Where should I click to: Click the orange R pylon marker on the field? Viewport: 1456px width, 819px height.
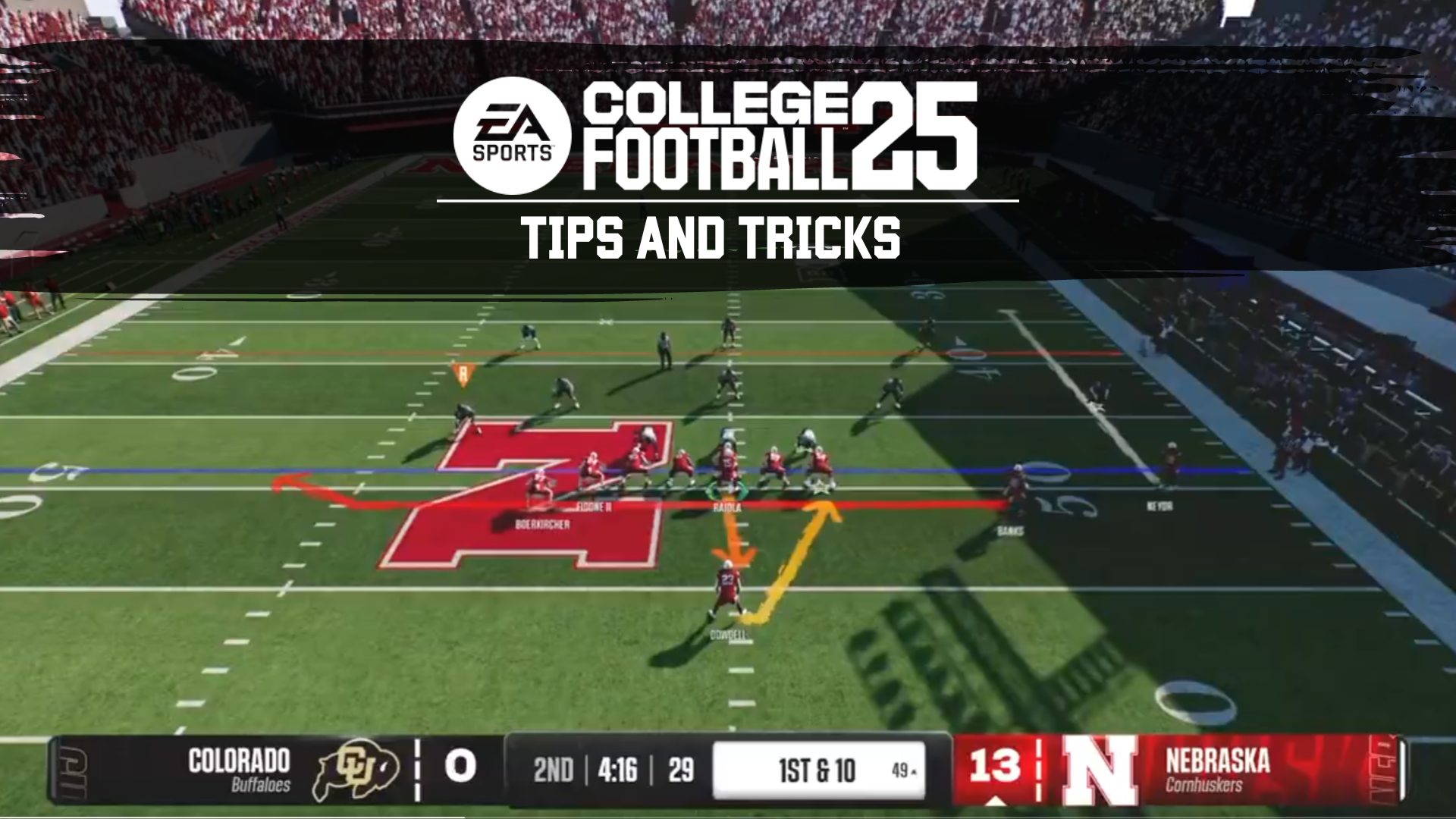click(x=463, y=372)
